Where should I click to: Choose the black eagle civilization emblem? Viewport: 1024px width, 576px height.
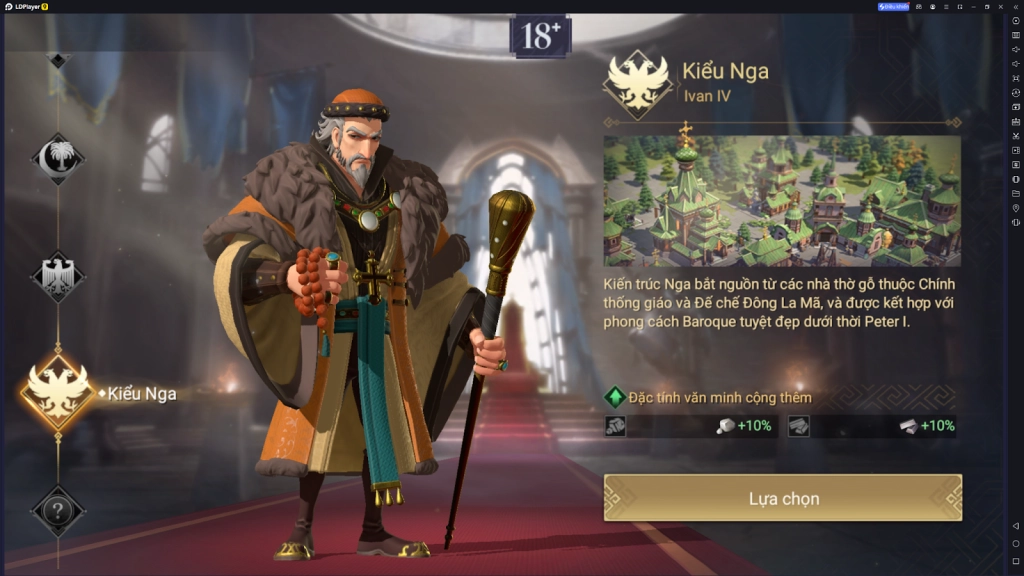pos(58,275)
